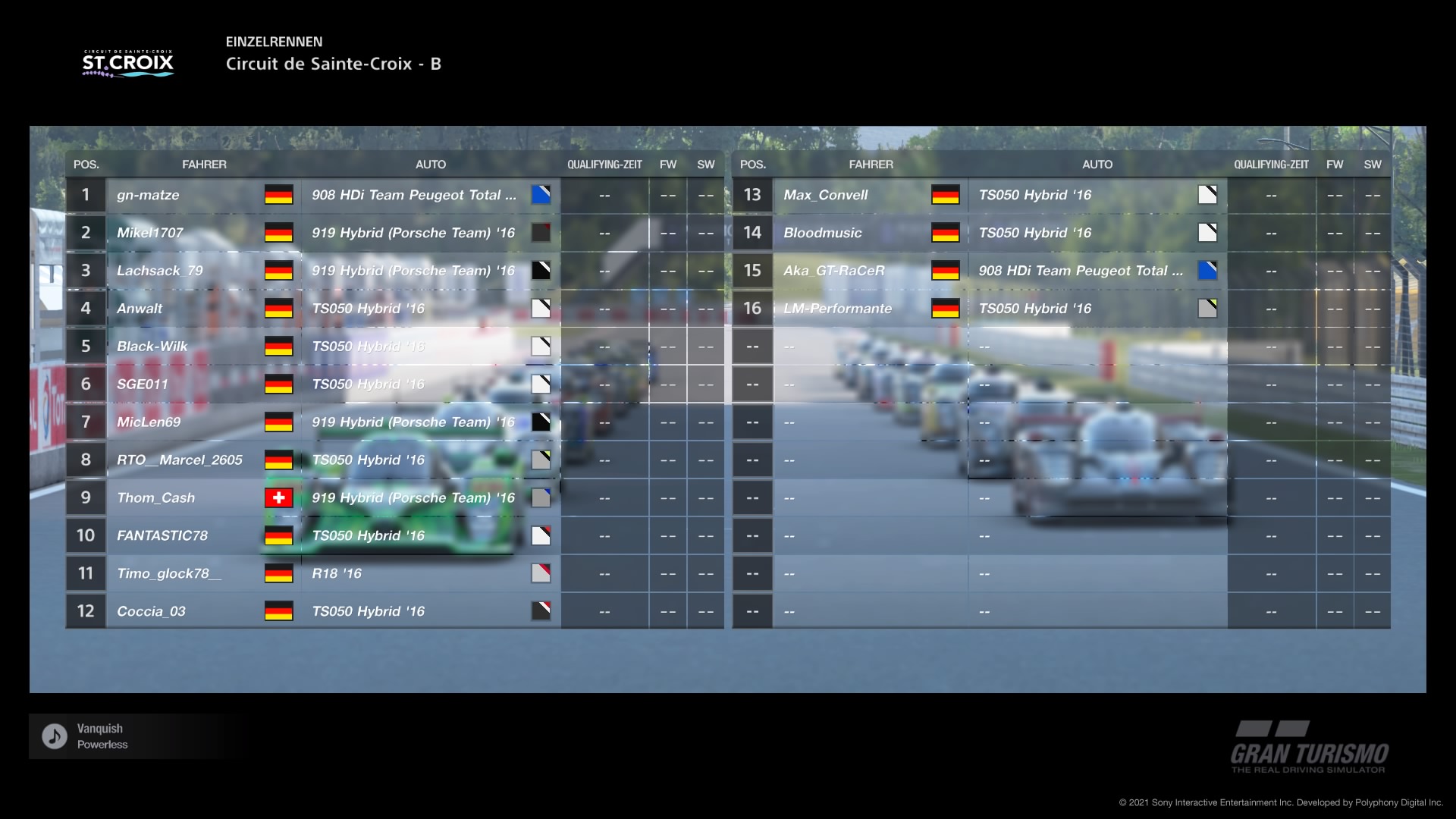Select driver gn-matze in the grid
The image size is (1456, 819).
(149, 195)
